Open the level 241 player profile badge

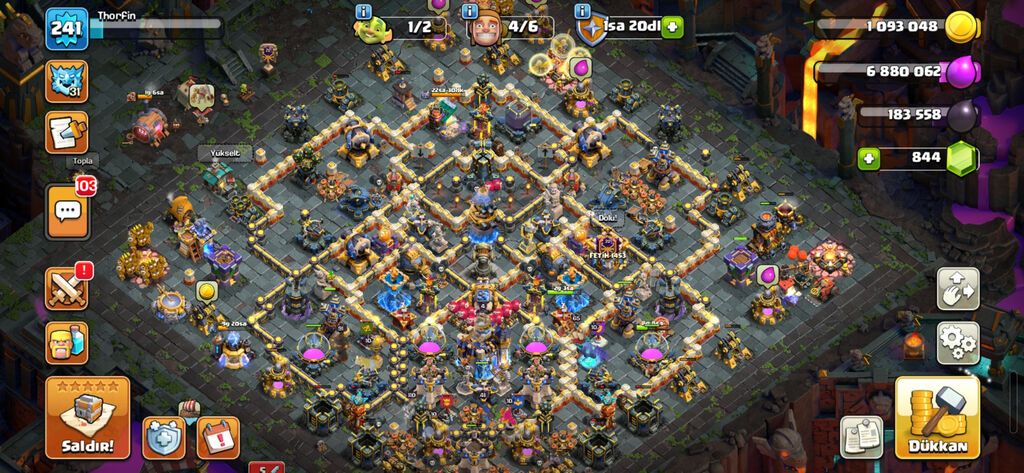click(x=68, y=28)
